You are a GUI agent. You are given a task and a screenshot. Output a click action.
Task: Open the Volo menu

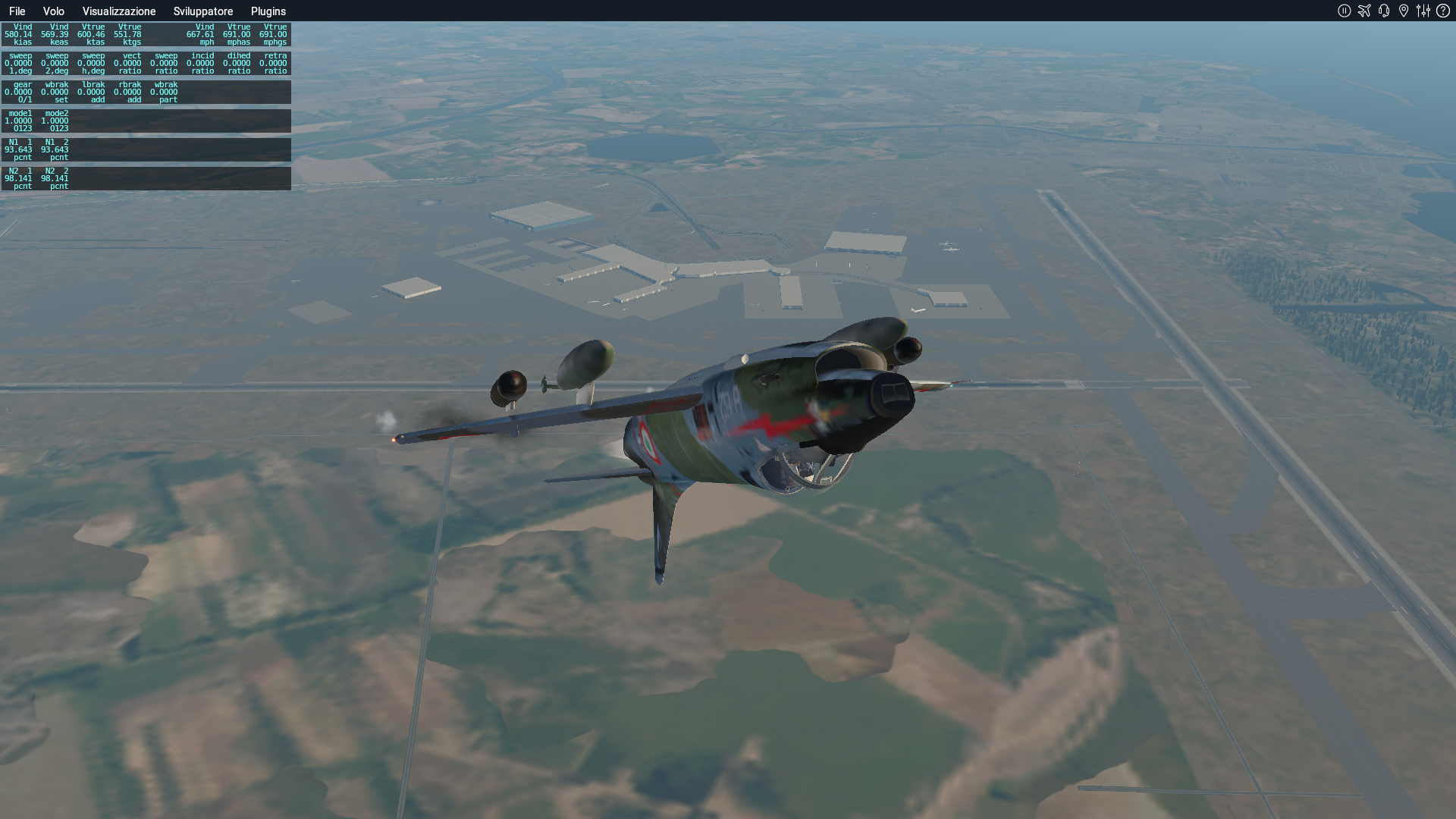(53, 11)
